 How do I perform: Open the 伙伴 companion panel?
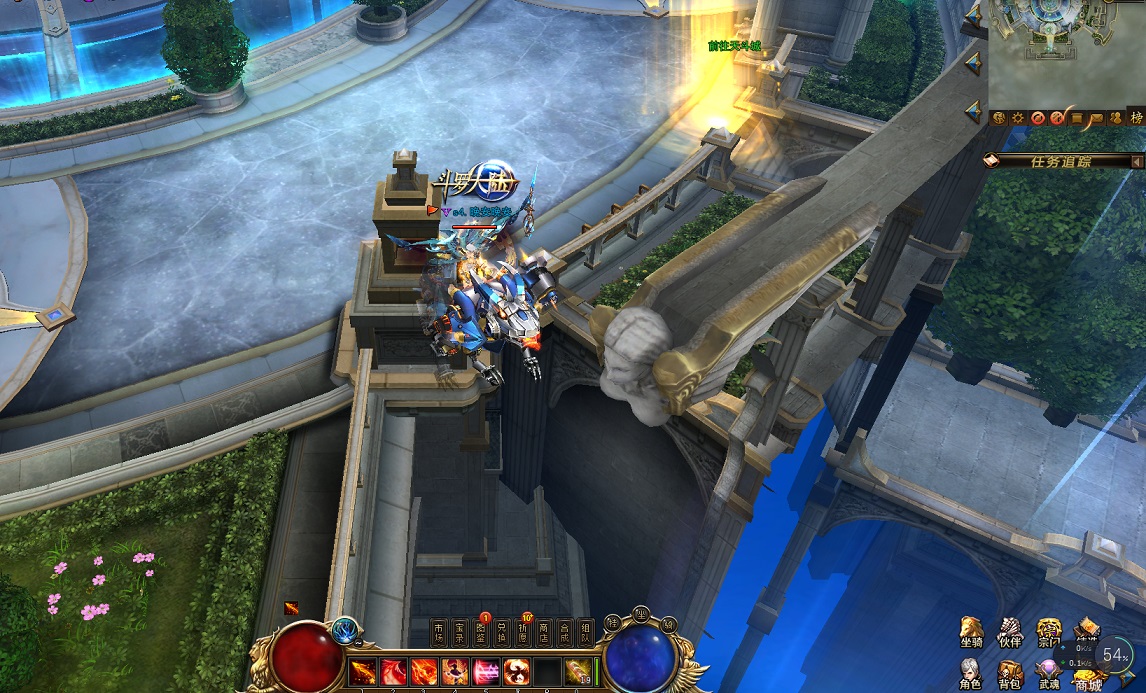coord(1009,633)
